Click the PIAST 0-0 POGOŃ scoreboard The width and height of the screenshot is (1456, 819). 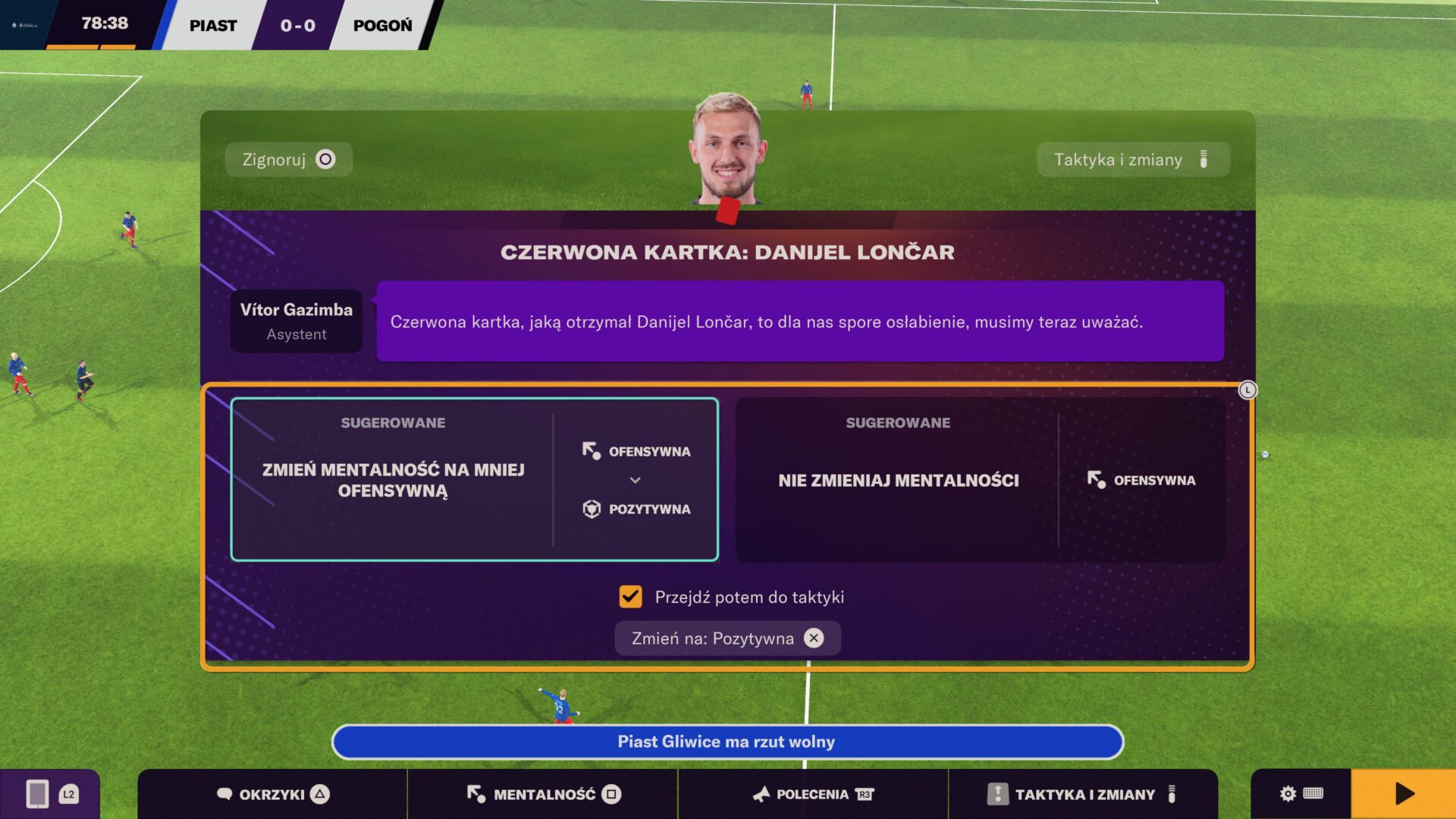(x=296, y=25)
